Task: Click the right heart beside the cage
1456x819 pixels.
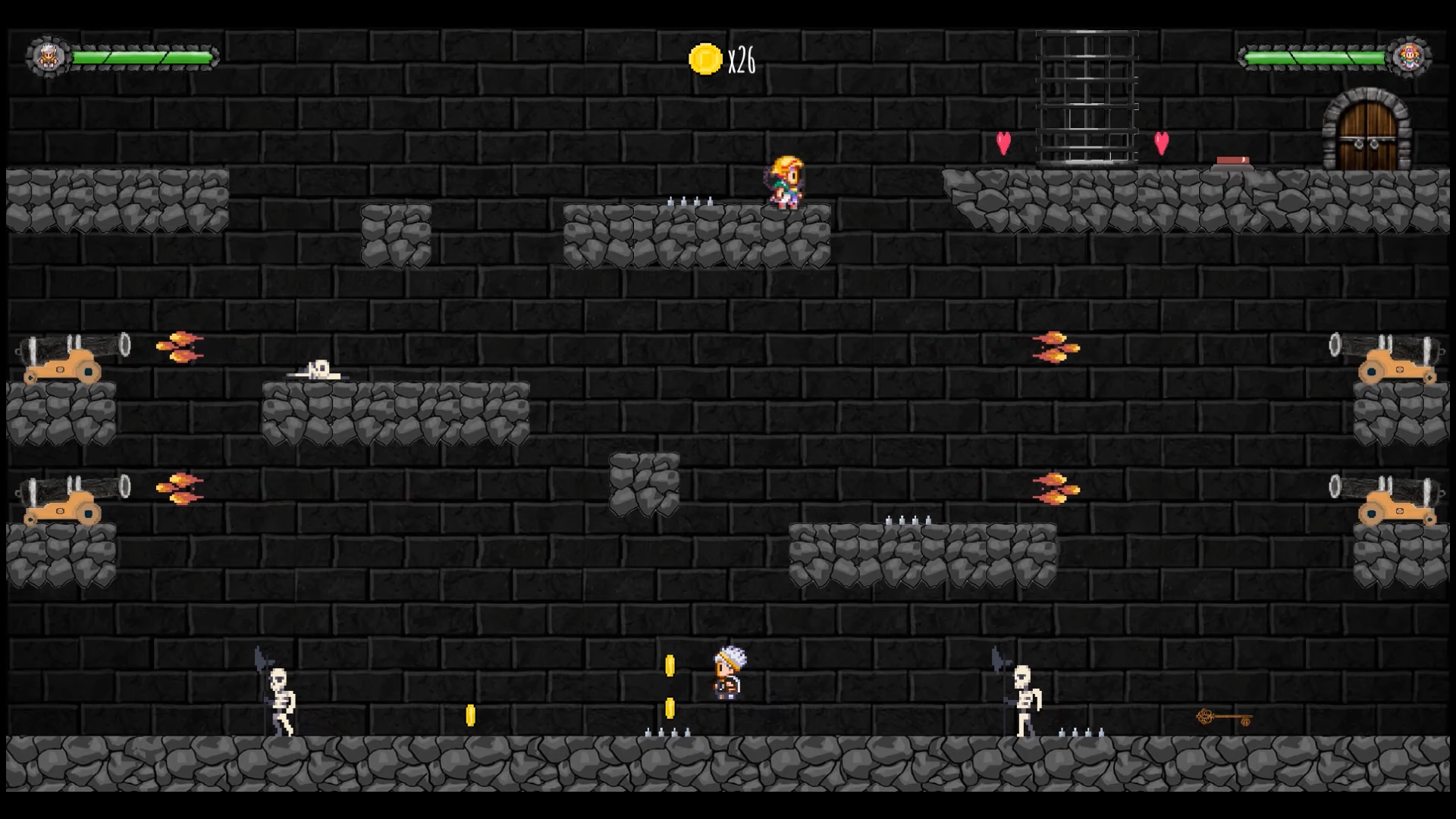Action: tap(1159, 143)
